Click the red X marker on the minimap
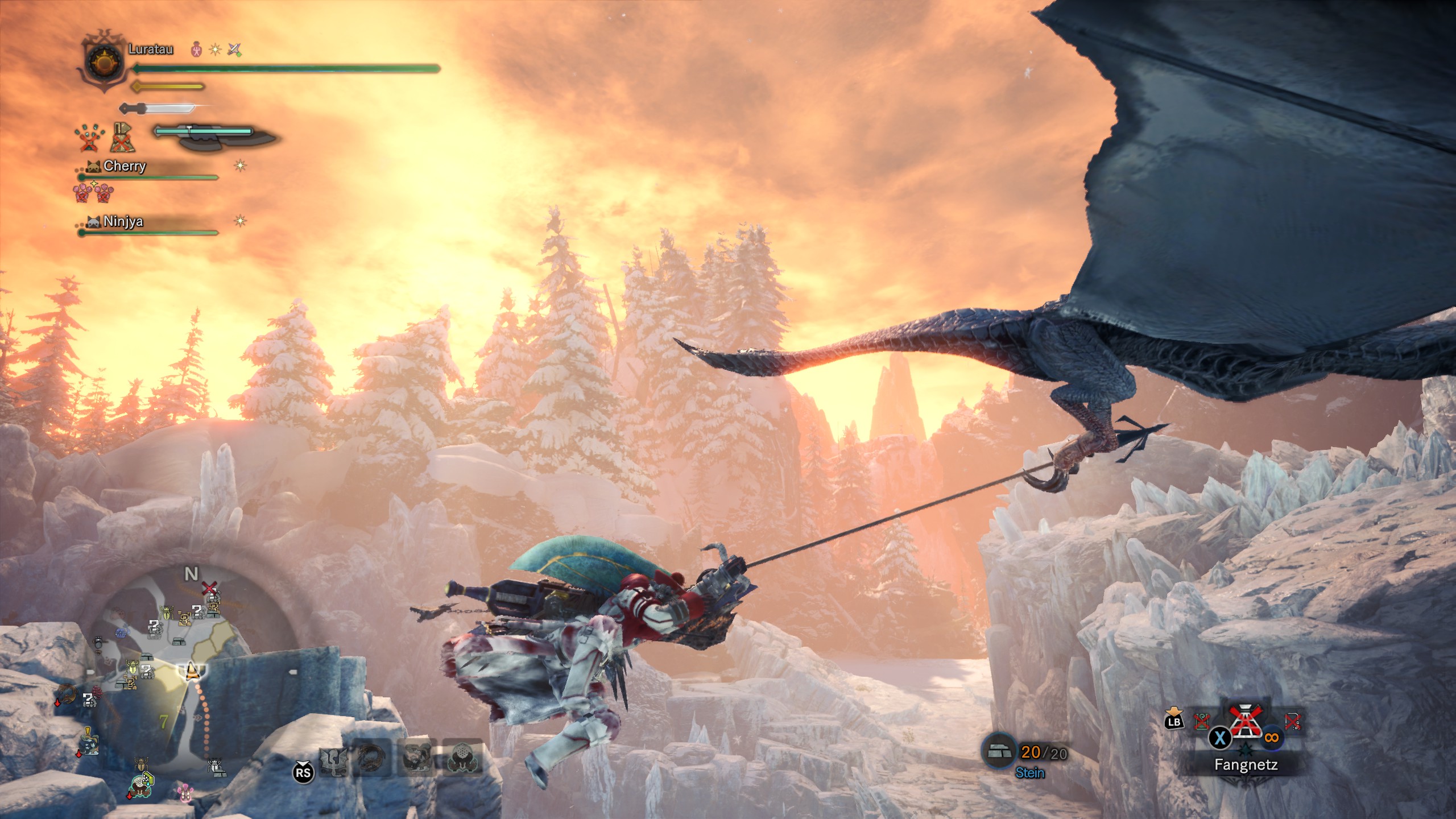The height and width of the screenshot is (819, 1456). coord(210,587)
